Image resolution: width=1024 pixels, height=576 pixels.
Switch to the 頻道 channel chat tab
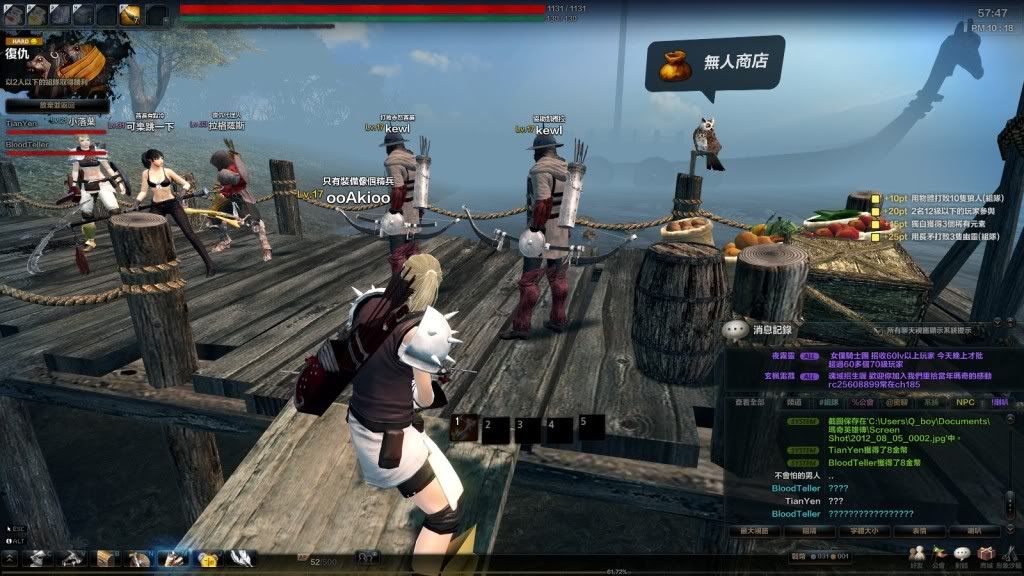point(794,402)
